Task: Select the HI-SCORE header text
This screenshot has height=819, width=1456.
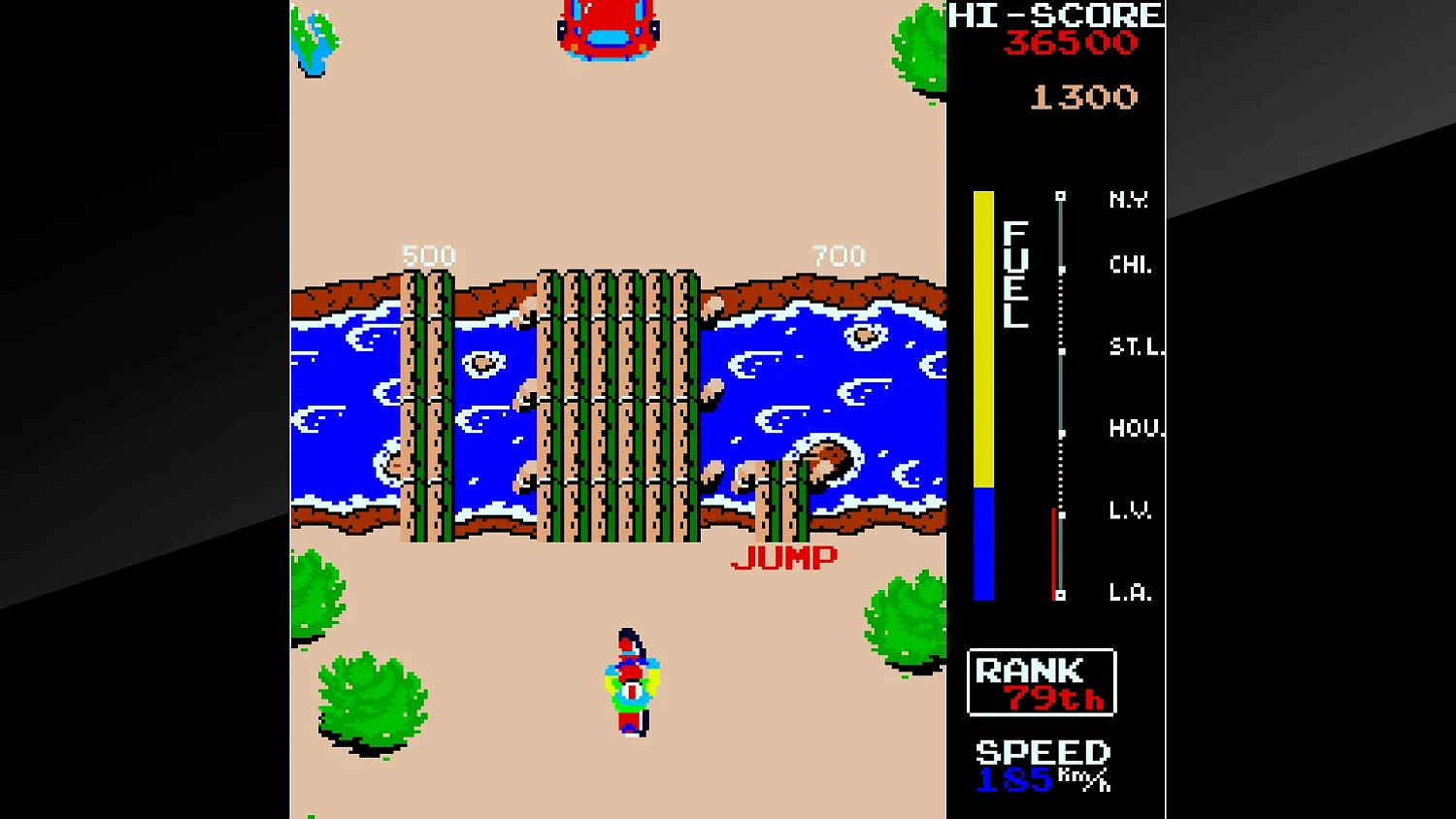Action: coord(1053,15)
